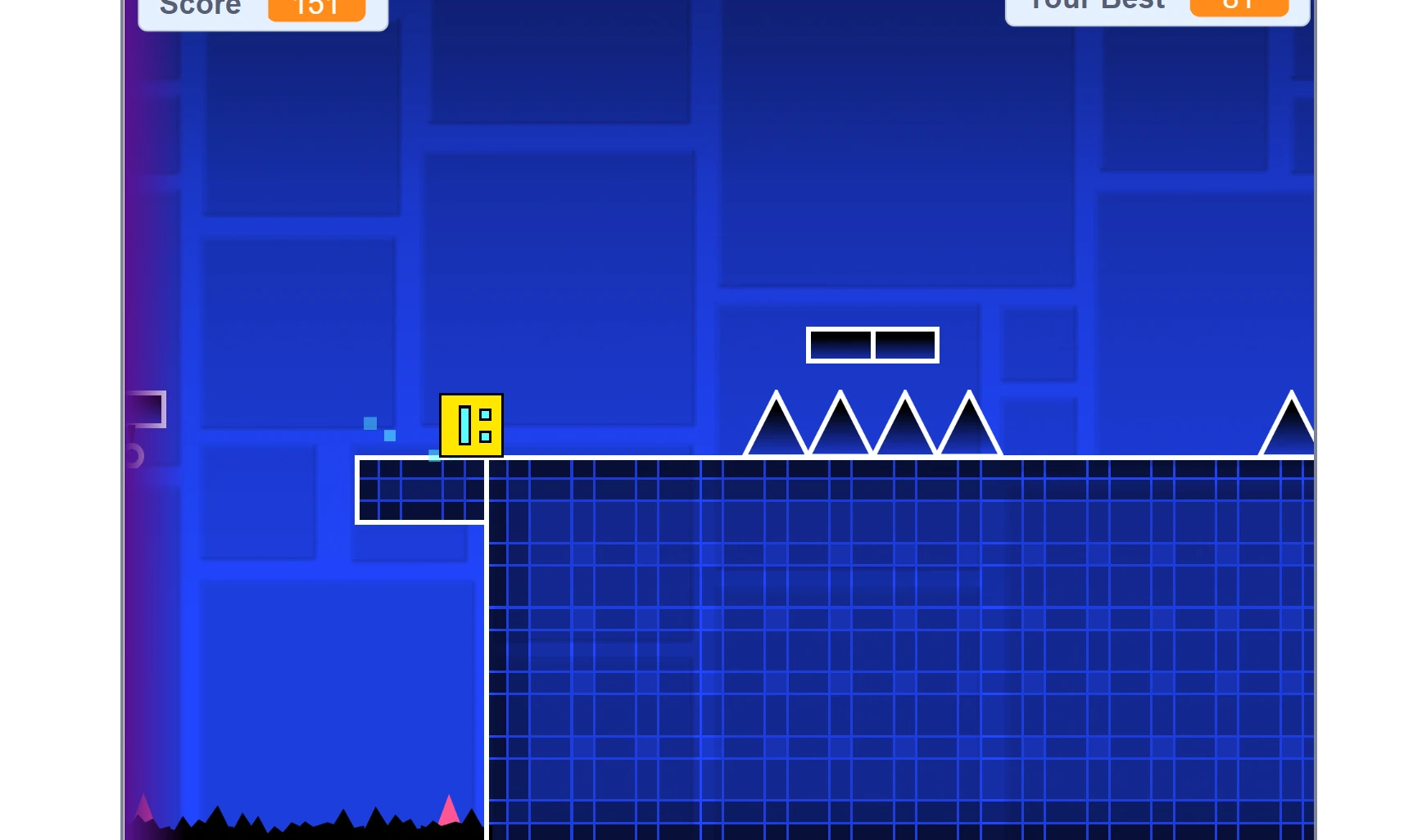Click the left segment of the floating platform
This screenshot has height=840, width=1404.
click(840, 345)
